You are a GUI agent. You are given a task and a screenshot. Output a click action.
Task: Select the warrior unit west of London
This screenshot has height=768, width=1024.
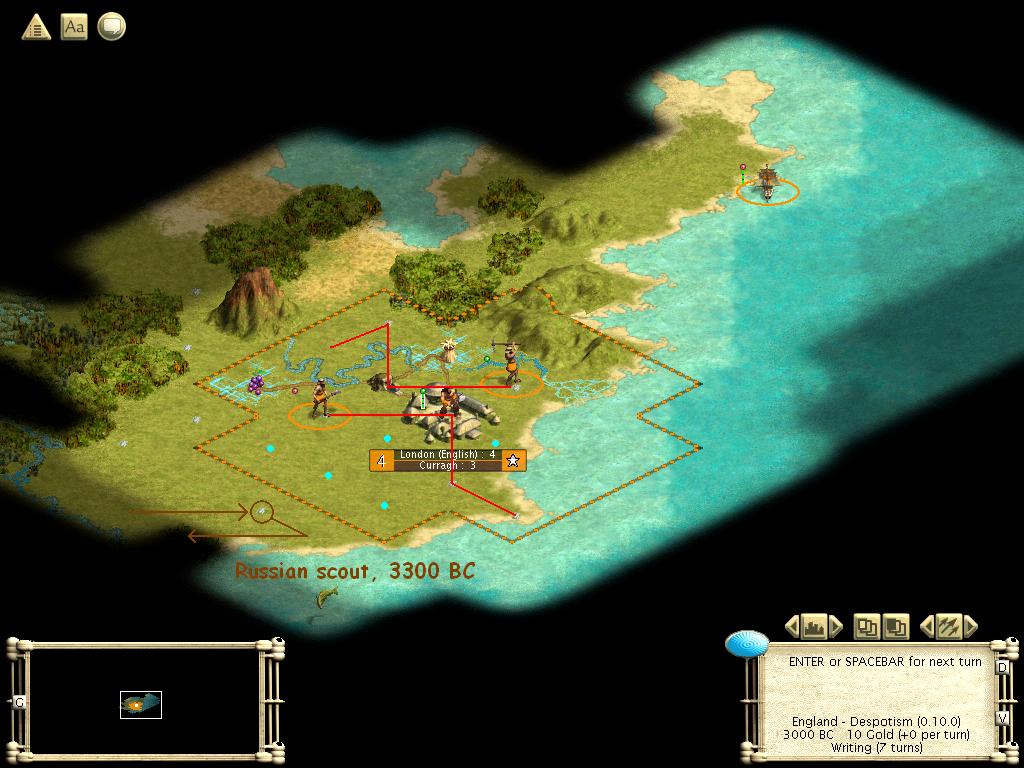point(320,398)
